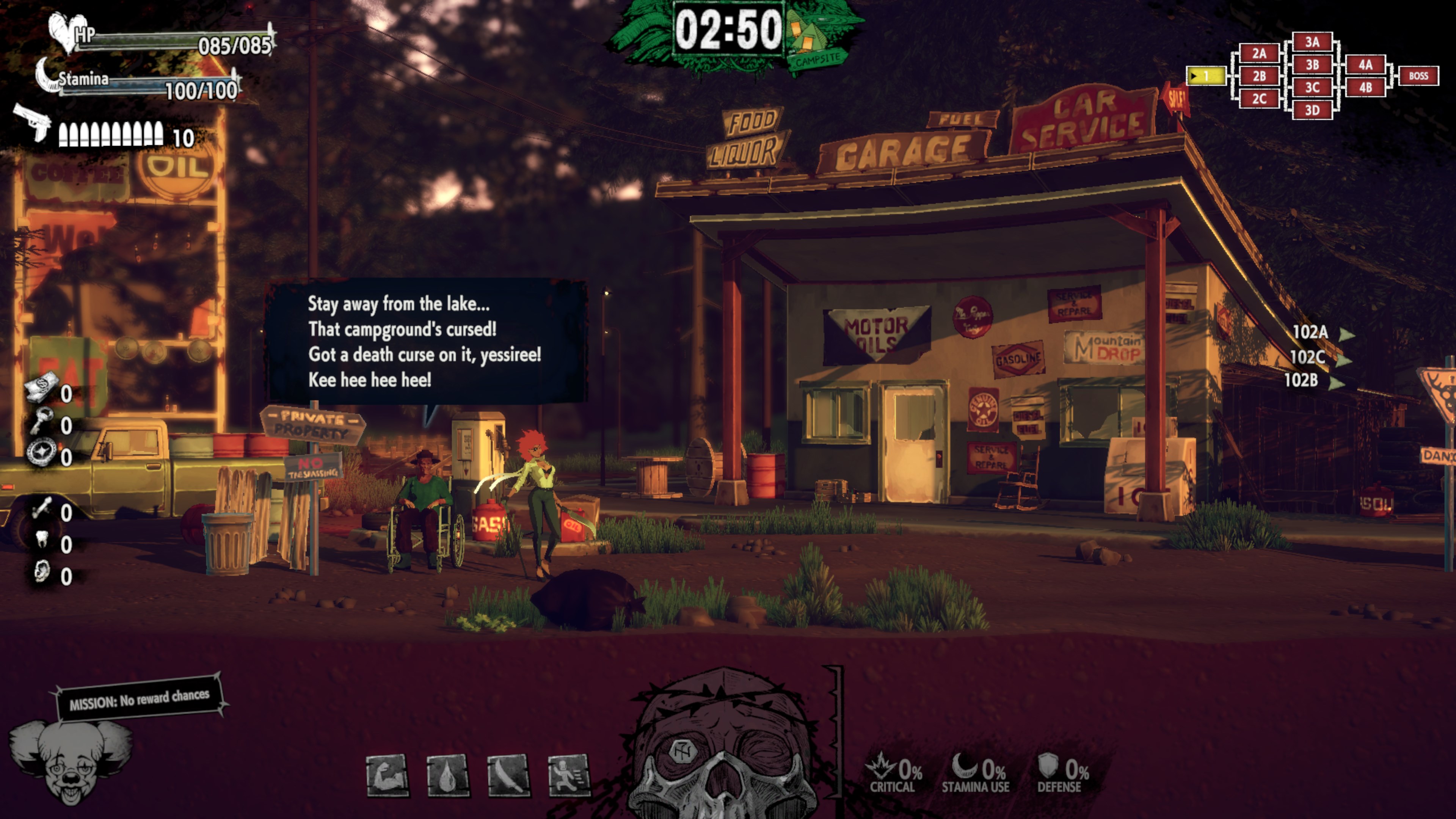Choose stage 2A on the route map
1456x819 pixels.
[1259, 53]
